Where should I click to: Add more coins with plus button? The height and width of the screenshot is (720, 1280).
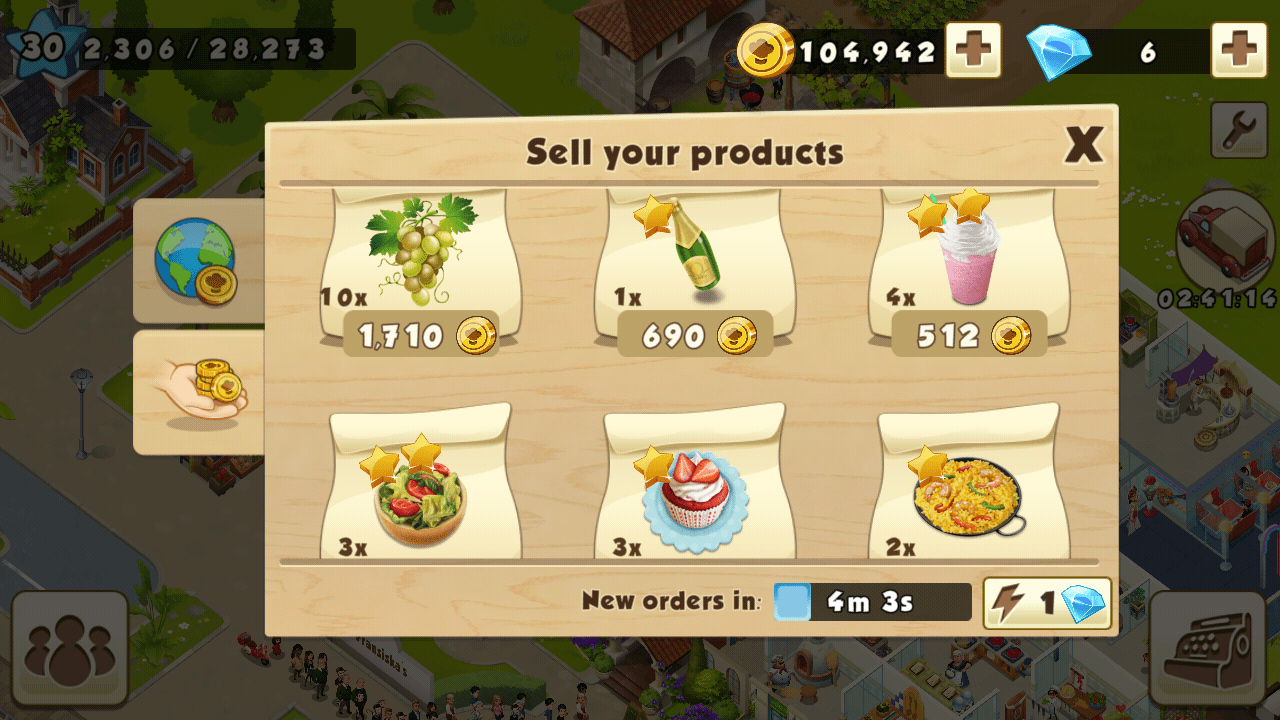point(973,50)
